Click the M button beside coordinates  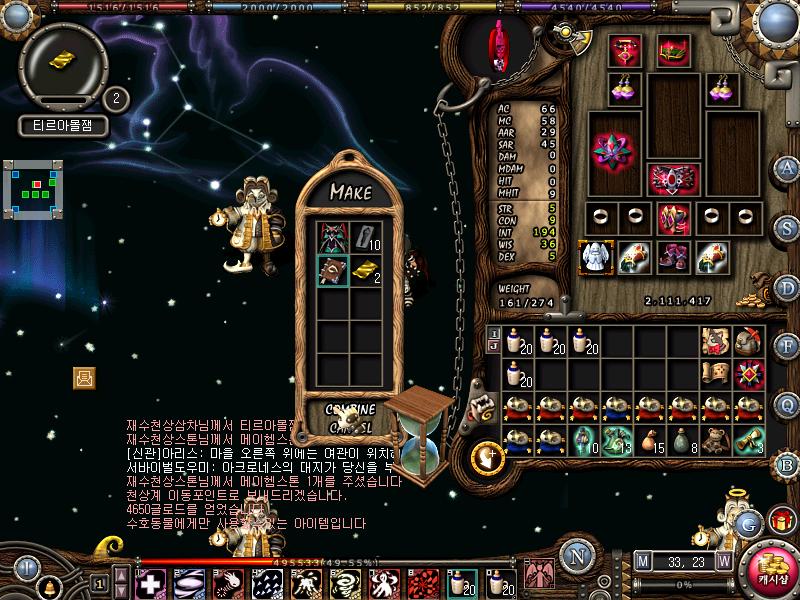642,561
